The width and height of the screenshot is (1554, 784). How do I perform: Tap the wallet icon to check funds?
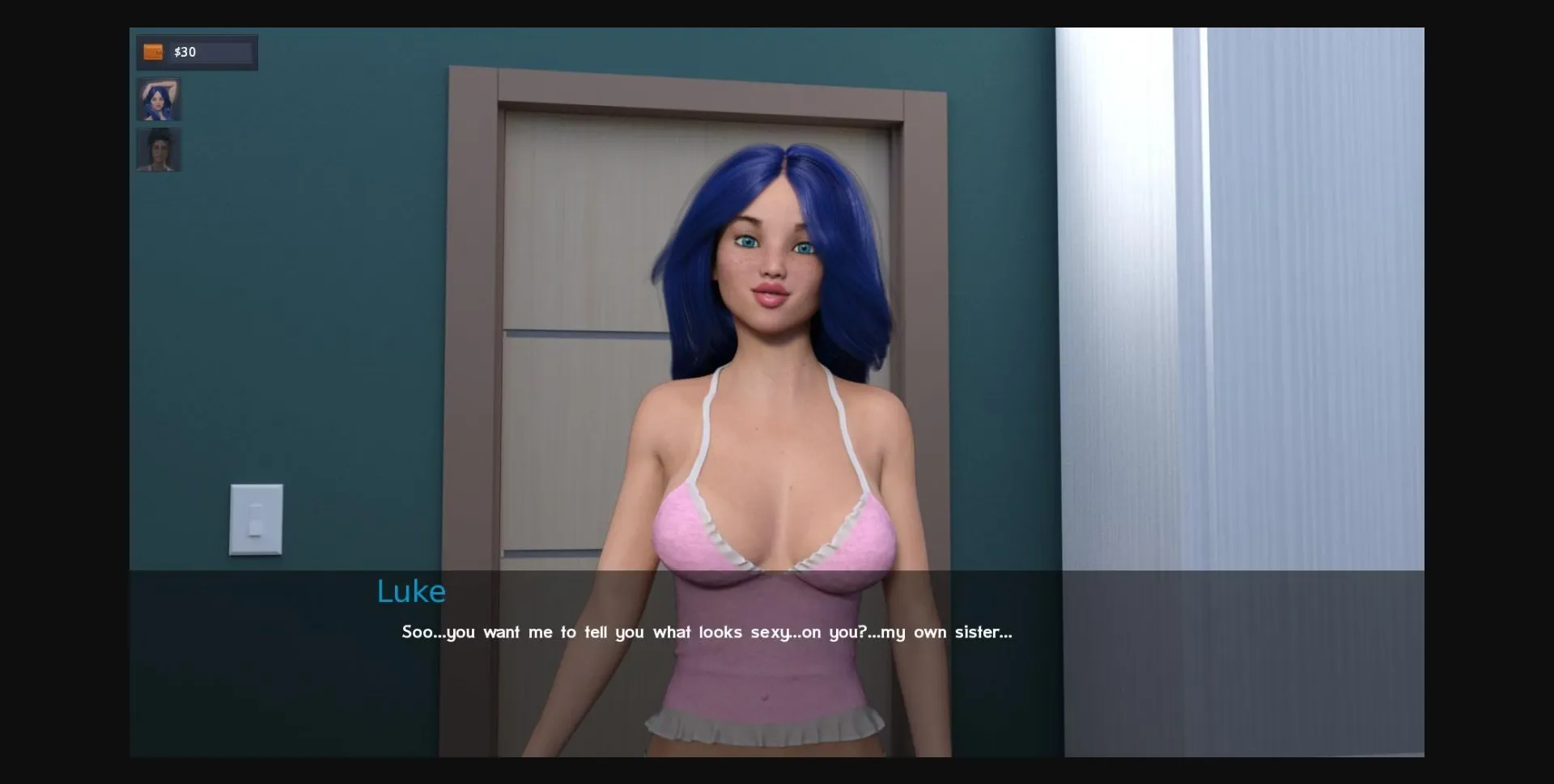point(153,52)
